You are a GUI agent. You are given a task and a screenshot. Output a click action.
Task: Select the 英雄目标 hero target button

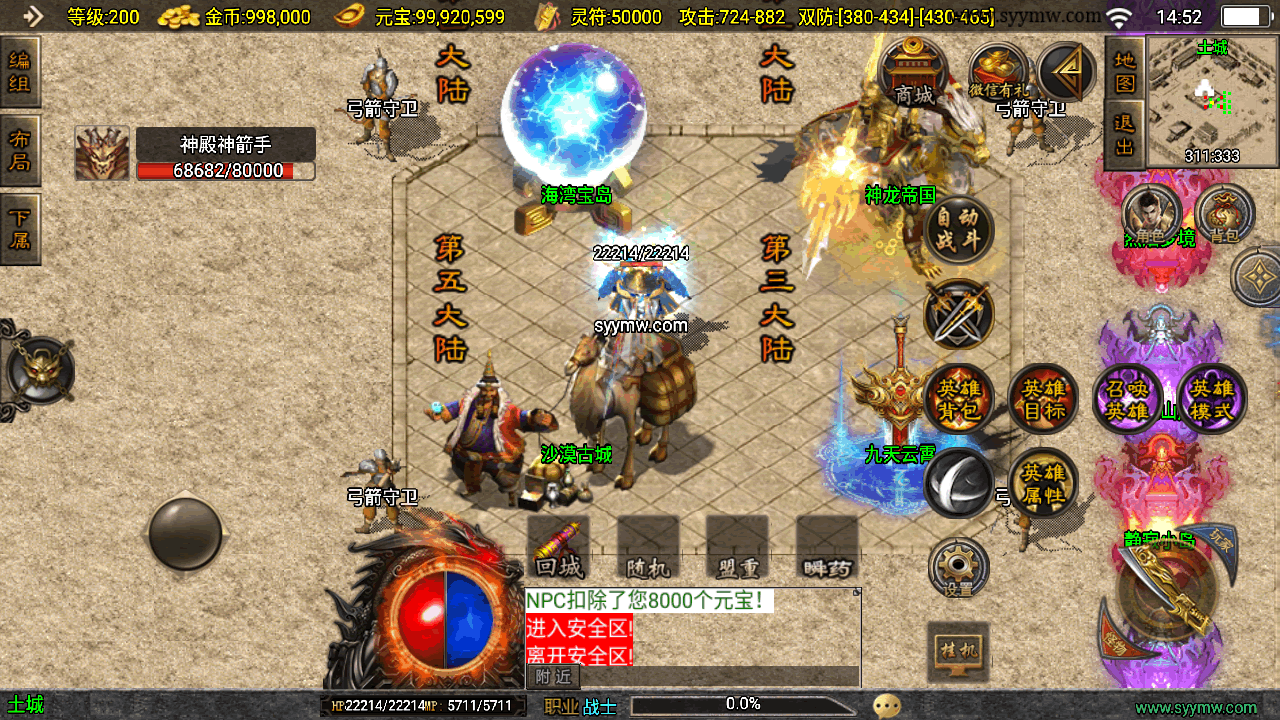click(1043, 398)
